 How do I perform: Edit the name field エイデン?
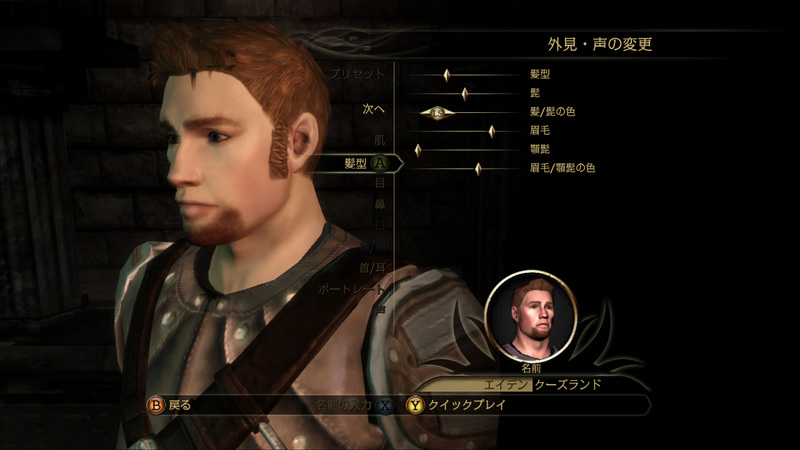[x=474, y=384]
